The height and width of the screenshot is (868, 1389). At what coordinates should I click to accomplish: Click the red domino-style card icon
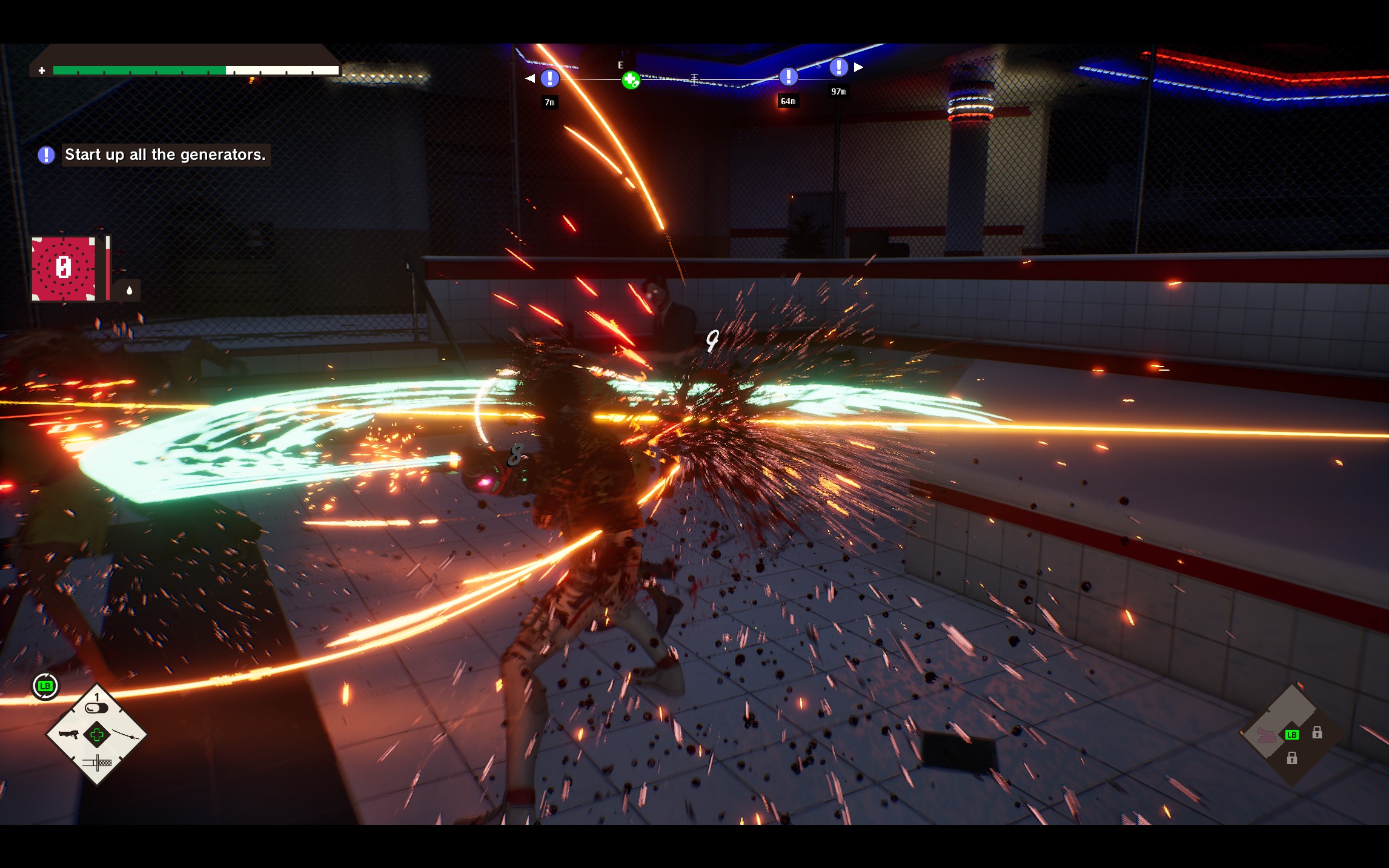pyautogui.click(x=64, y=268)
